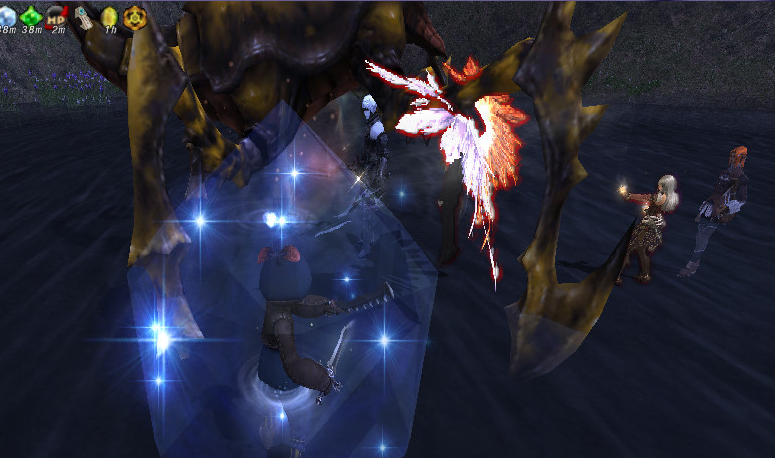The image size is (775, 458).
Task: Click the green gem buff icon
Action: click(x=31, y=14)
